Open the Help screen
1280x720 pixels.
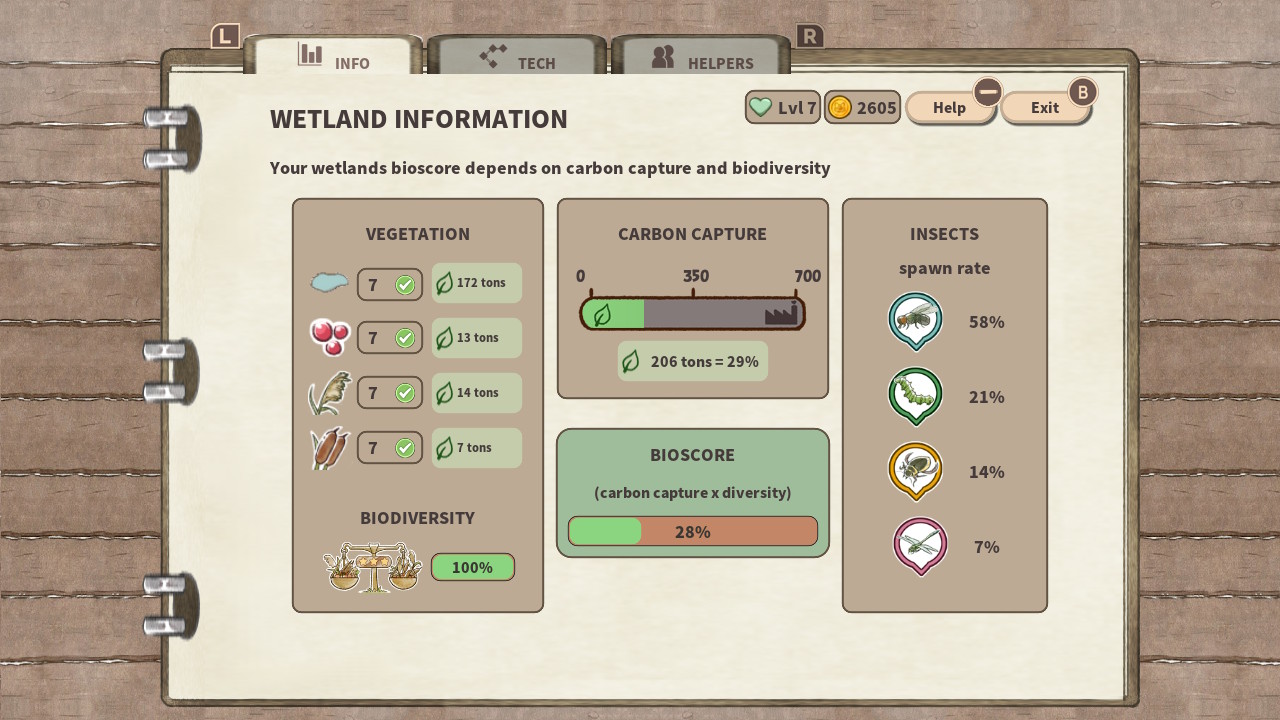[x=949, y=108]
